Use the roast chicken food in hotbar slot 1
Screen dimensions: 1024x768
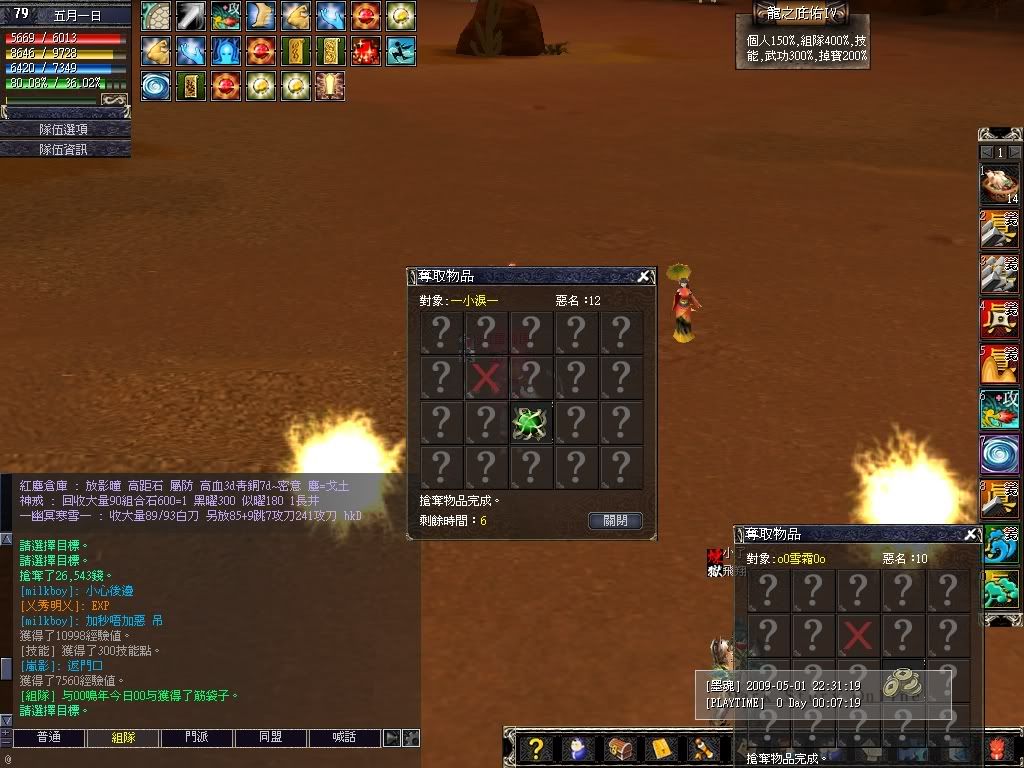tap(999, 184)
